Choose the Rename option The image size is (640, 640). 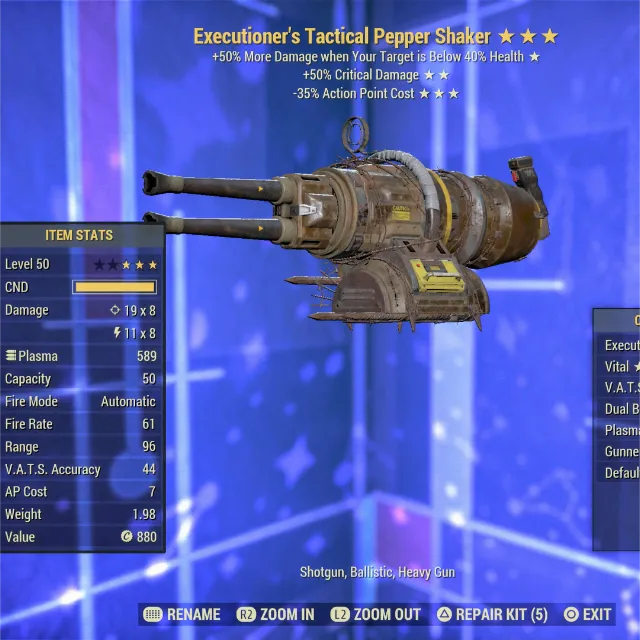pyautogui.click(x=183, y=614)
